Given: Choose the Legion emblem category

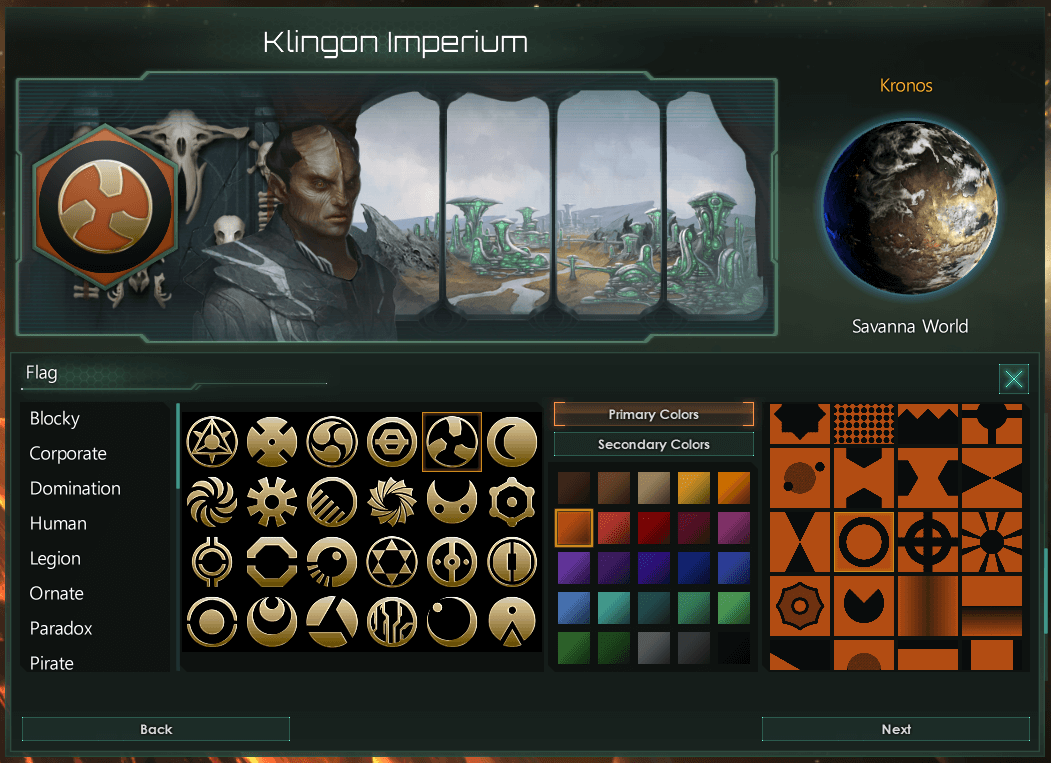Looking at the screenshot, I should (55, 559).
